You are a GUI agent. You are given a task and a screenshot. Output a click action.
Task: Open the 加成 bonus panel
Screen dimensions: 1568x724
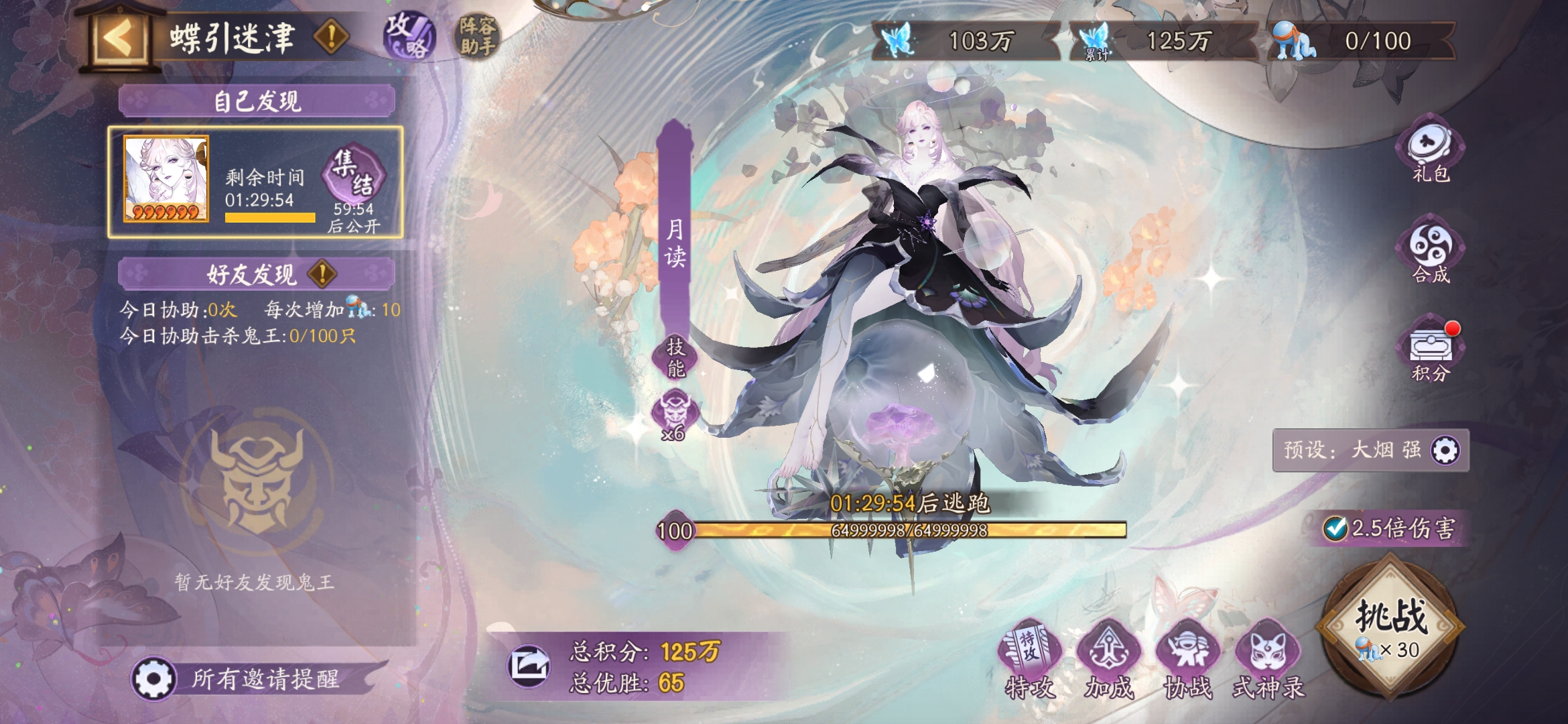point(1109,660)
